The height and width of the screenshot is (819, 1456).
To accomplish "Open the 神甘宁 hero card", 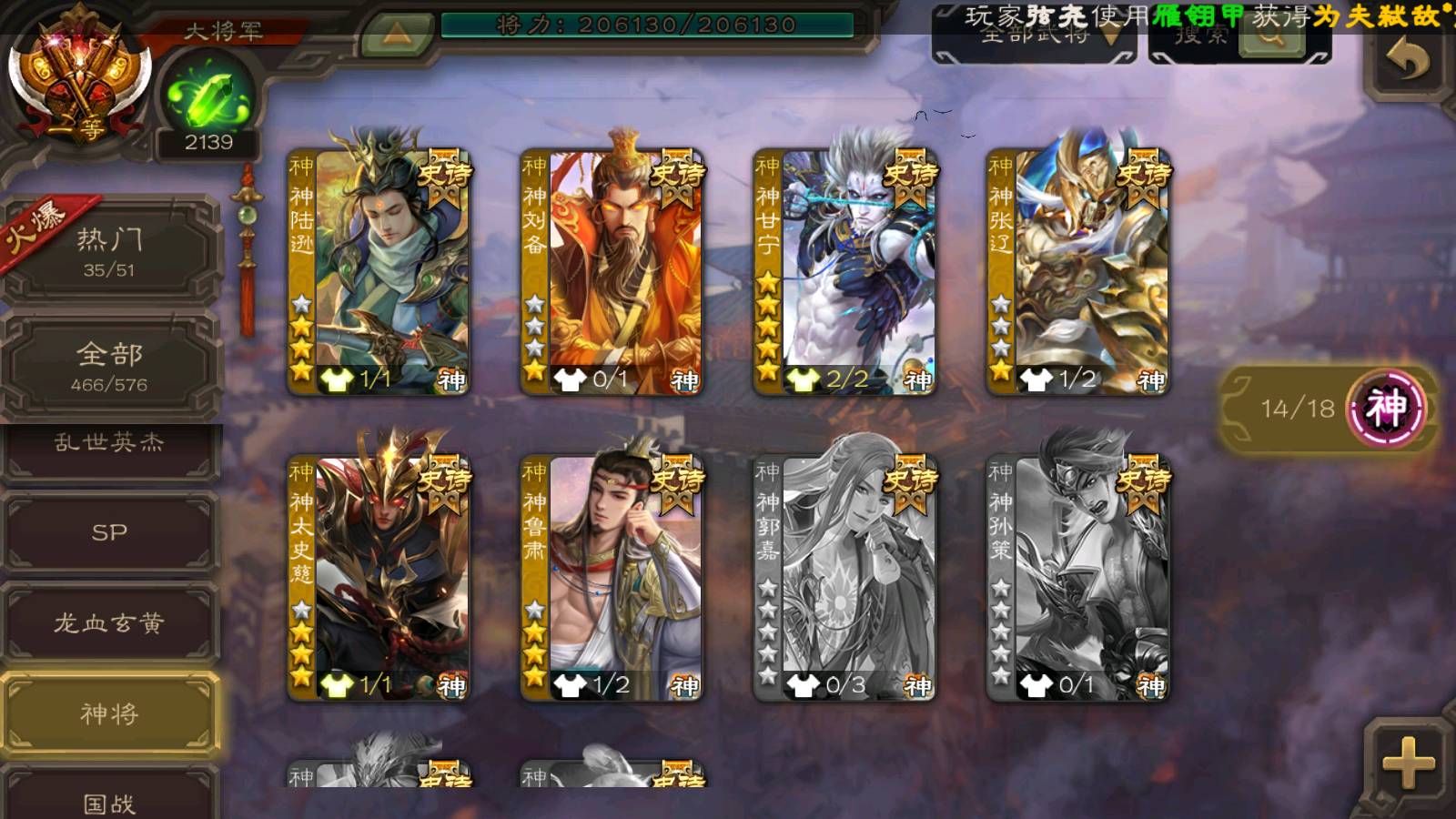I will 845,270.
